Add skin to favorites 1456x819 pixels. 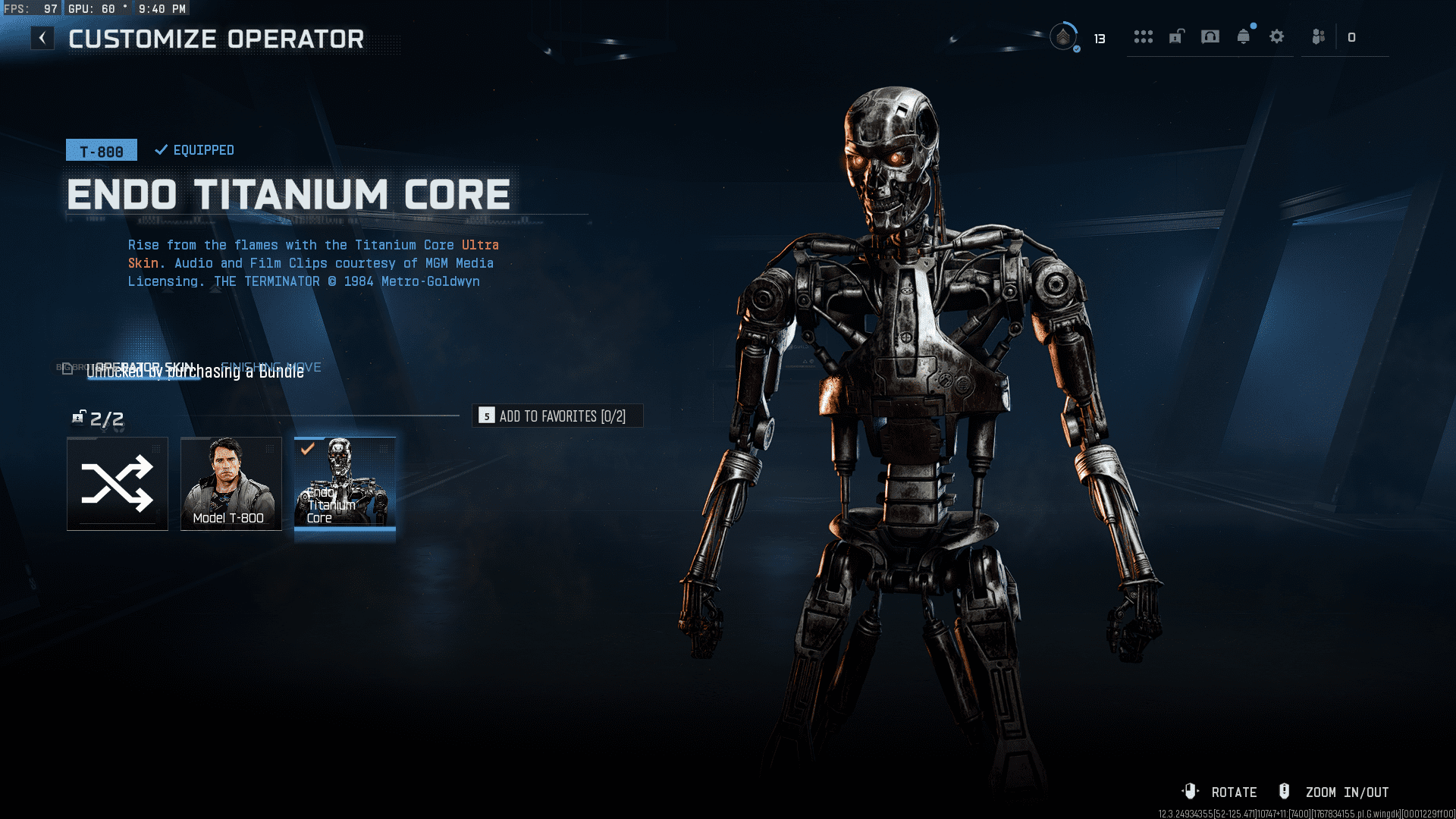click(x=557, y=416)
